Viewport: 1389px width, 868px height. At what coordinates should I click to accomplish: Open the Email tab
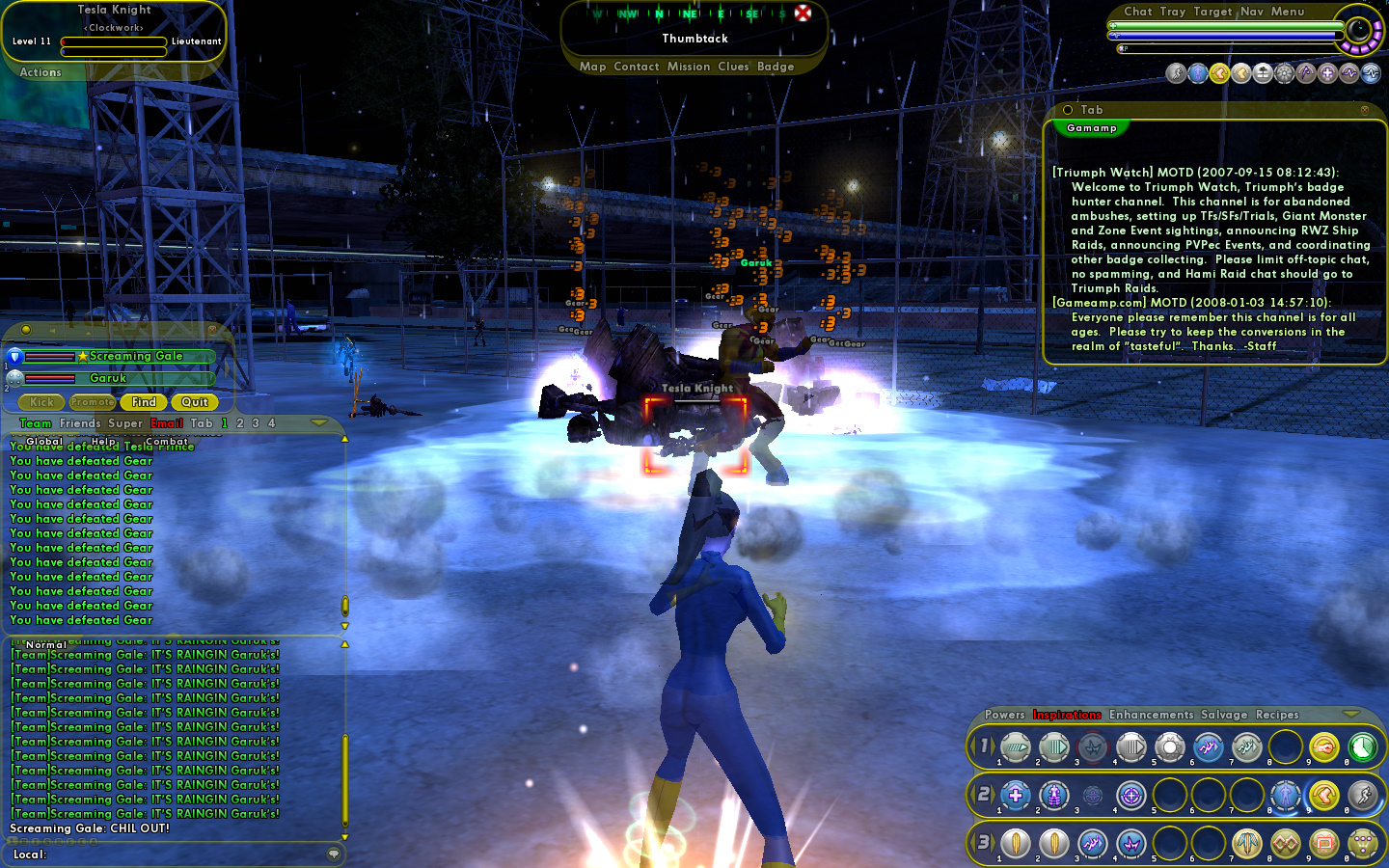[166, 423]
